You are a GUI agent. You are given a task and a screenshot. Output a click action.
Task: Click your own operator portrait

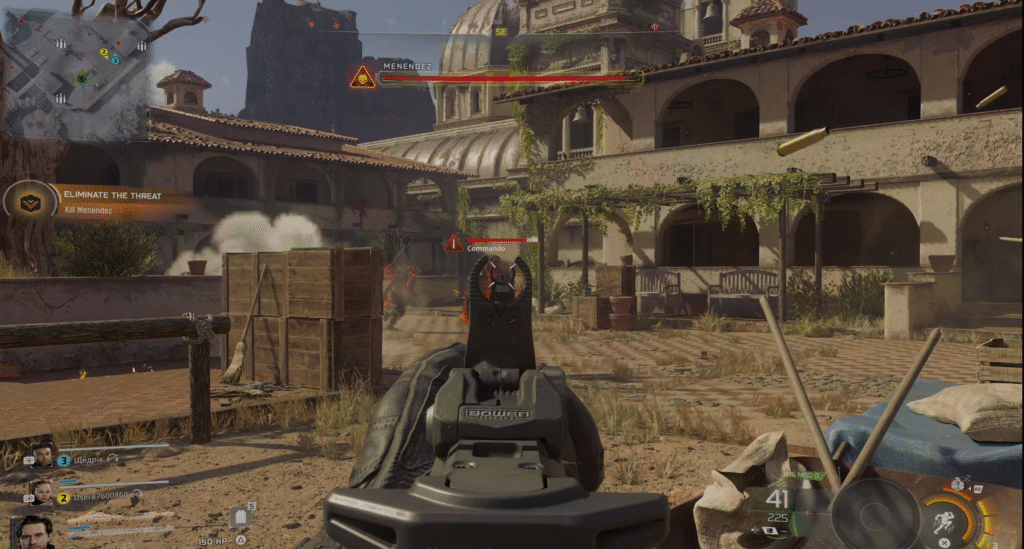point(33,532)
